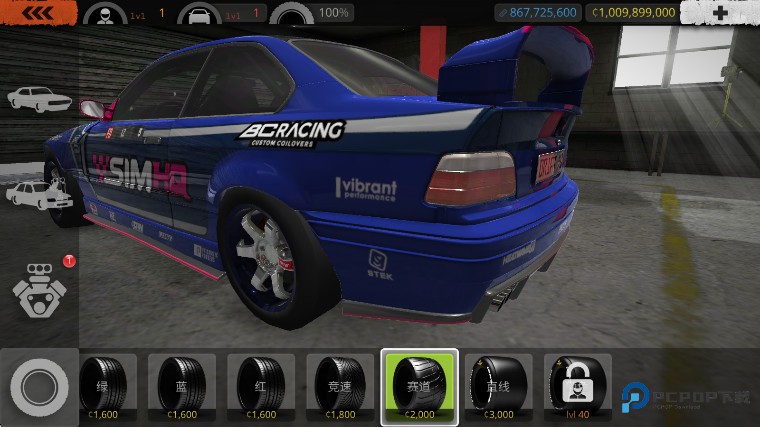Viewport: 760px width, 427px height.
Task: Open the plus button to add currency
Action: coord(720,13)
